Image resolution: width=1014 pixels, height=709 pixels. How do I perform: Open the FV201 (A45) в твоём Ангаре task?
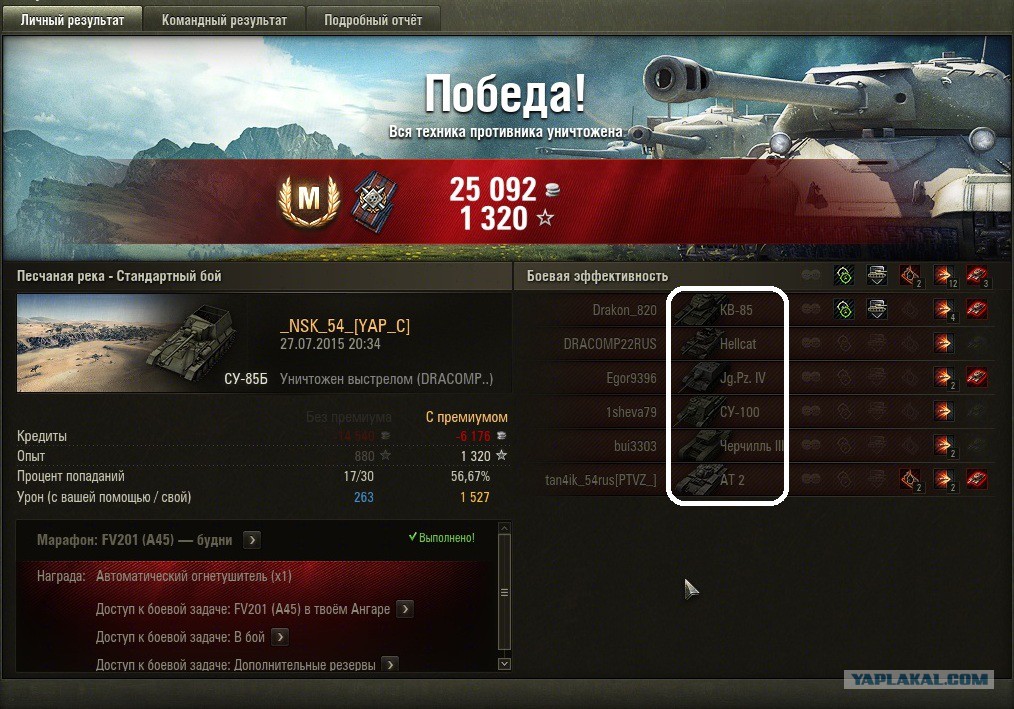point(405,609)
